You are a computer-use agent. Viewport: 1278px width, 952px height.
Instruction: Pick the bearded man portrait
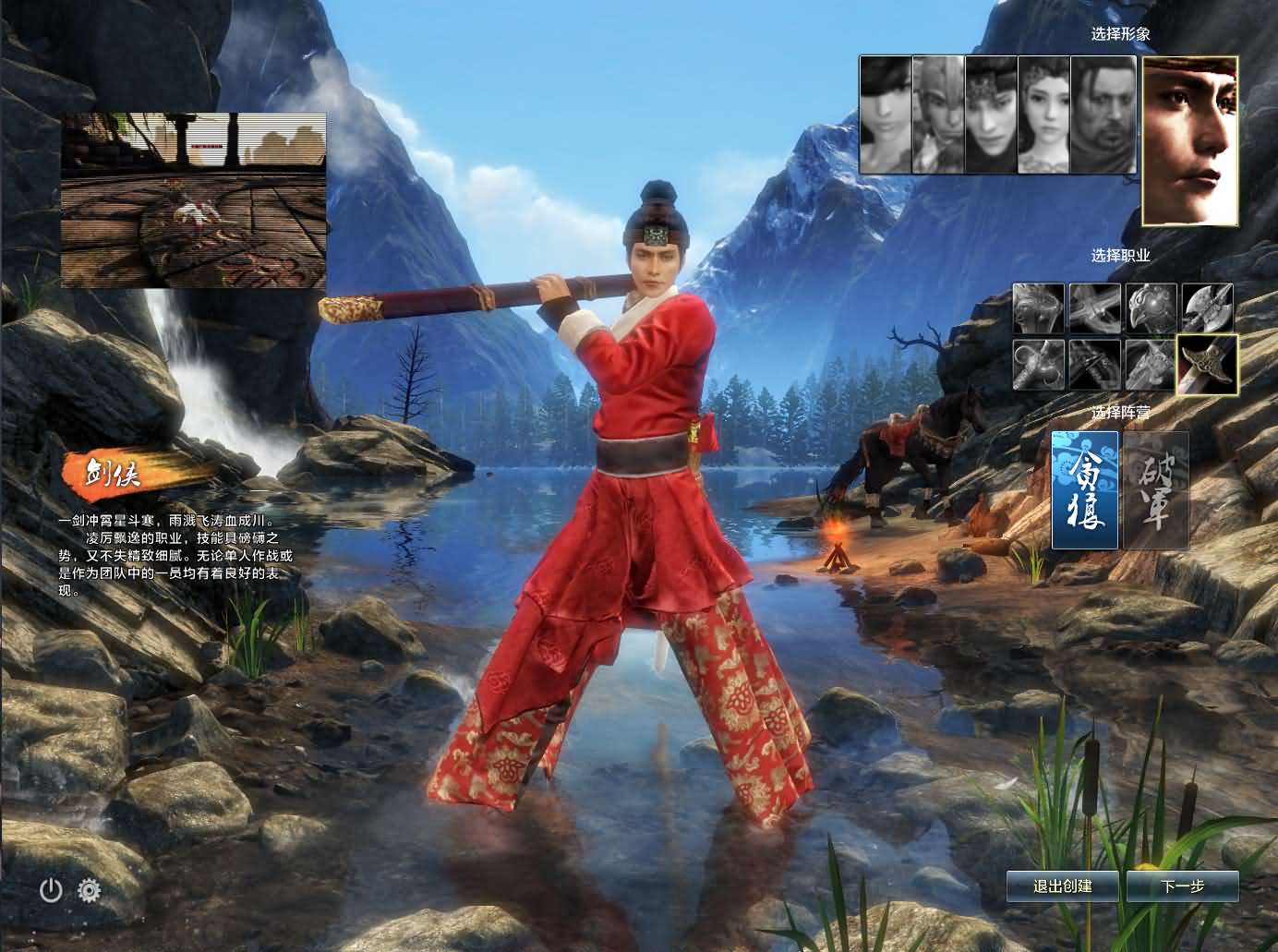(1103, 114)
